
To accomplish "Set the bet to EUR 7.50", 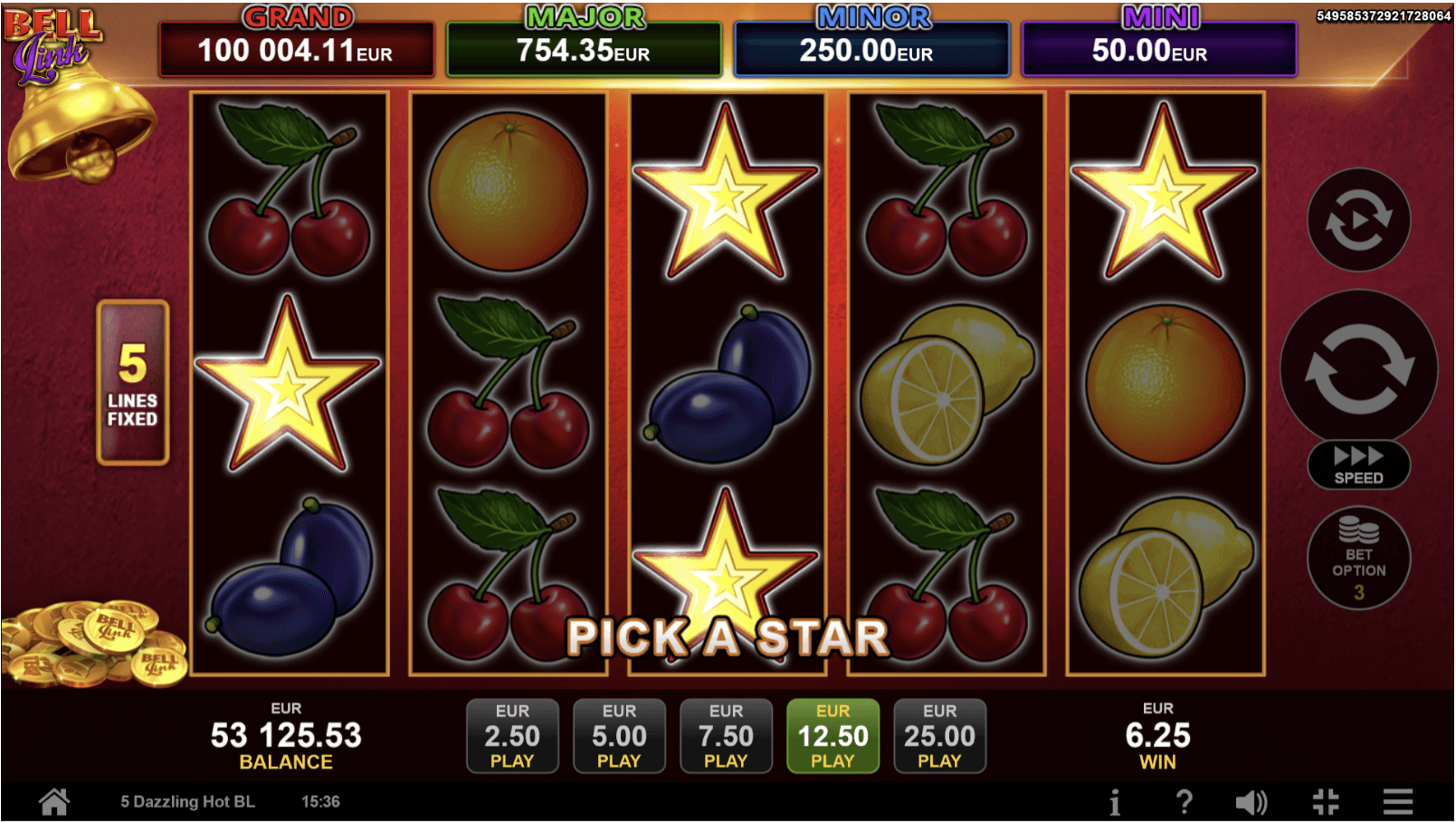I will tap(726, 735).
